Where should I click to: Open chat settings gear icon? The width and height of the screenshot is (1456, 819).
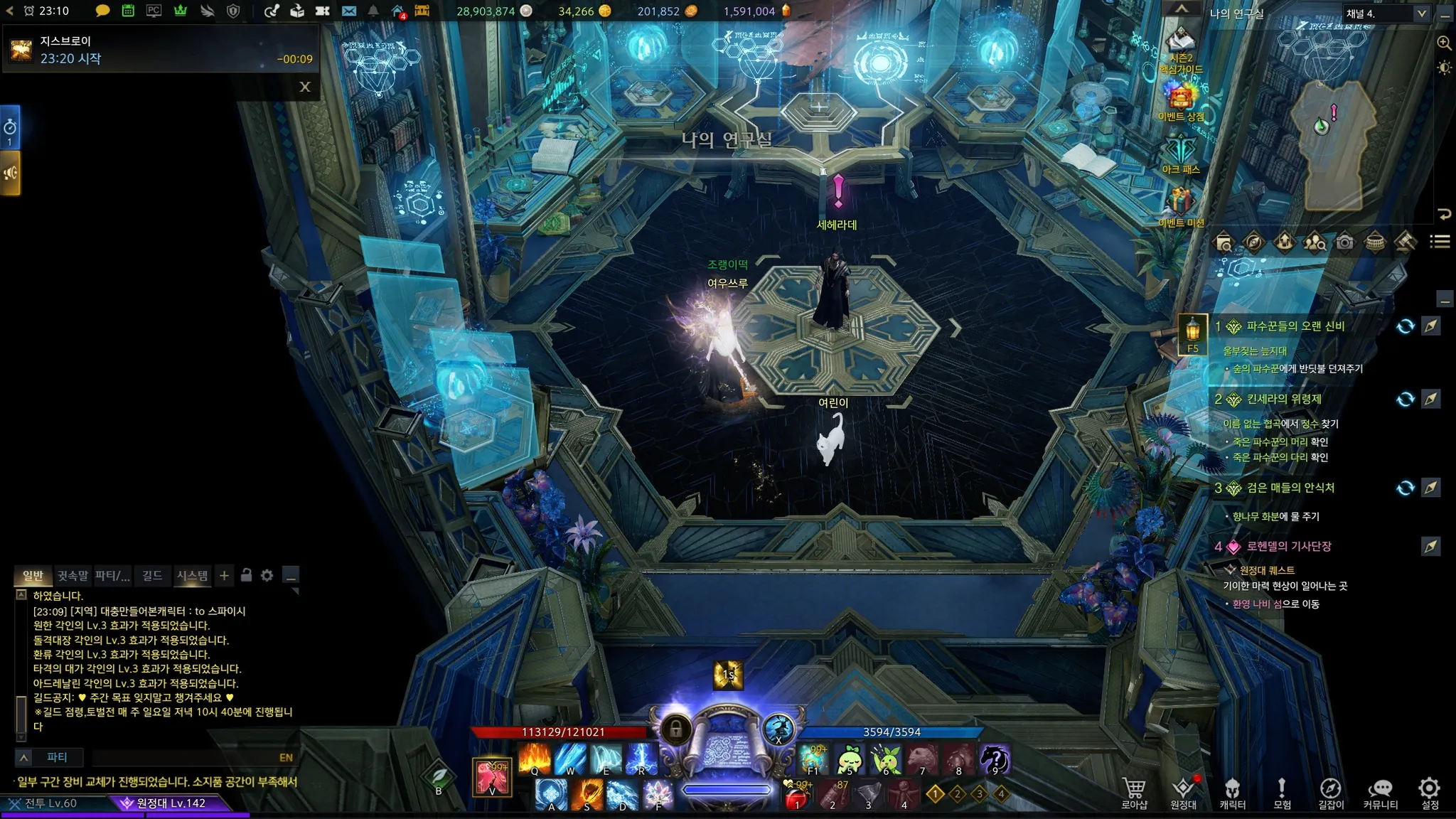pos(267,575)
